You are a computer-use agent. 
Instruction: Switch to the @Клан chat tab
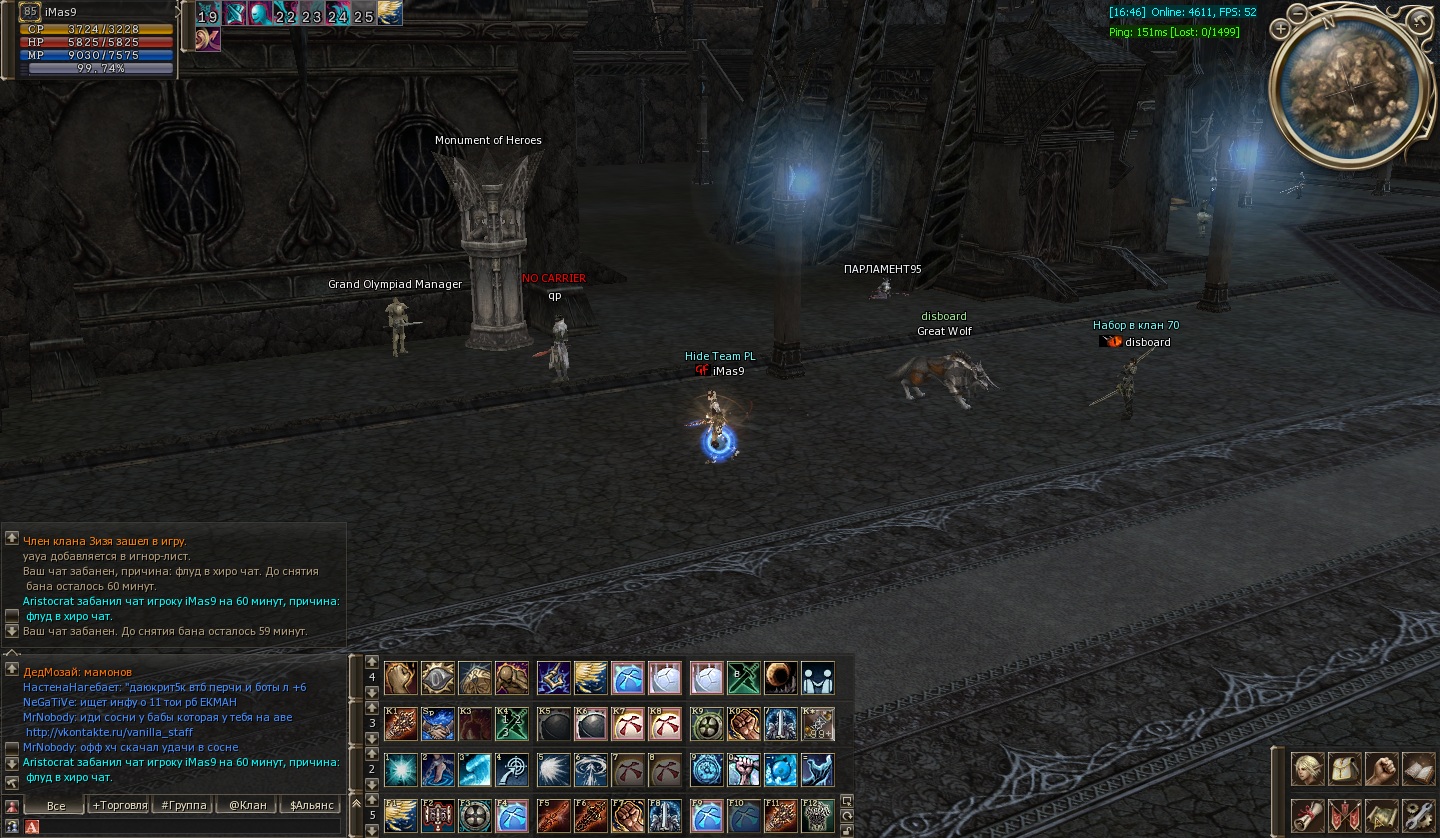(x=247, y=805)
